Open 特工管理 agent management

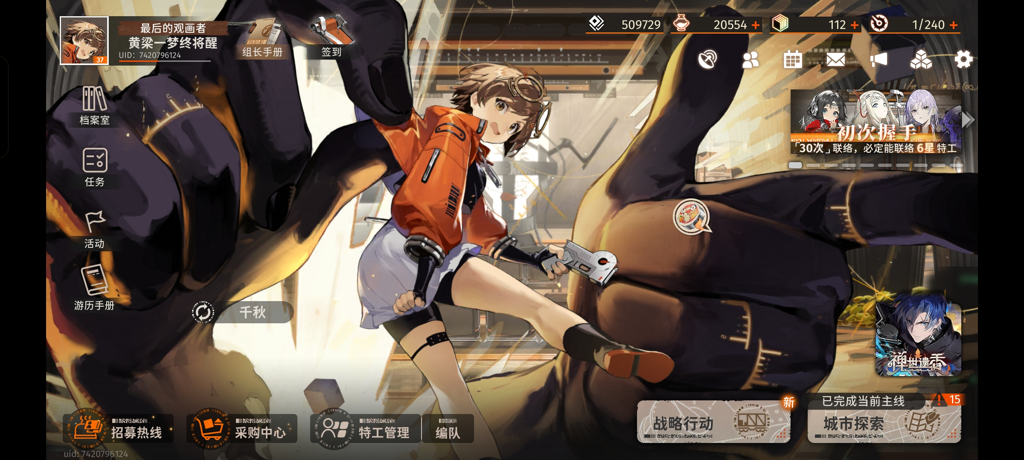pos(365,429)
